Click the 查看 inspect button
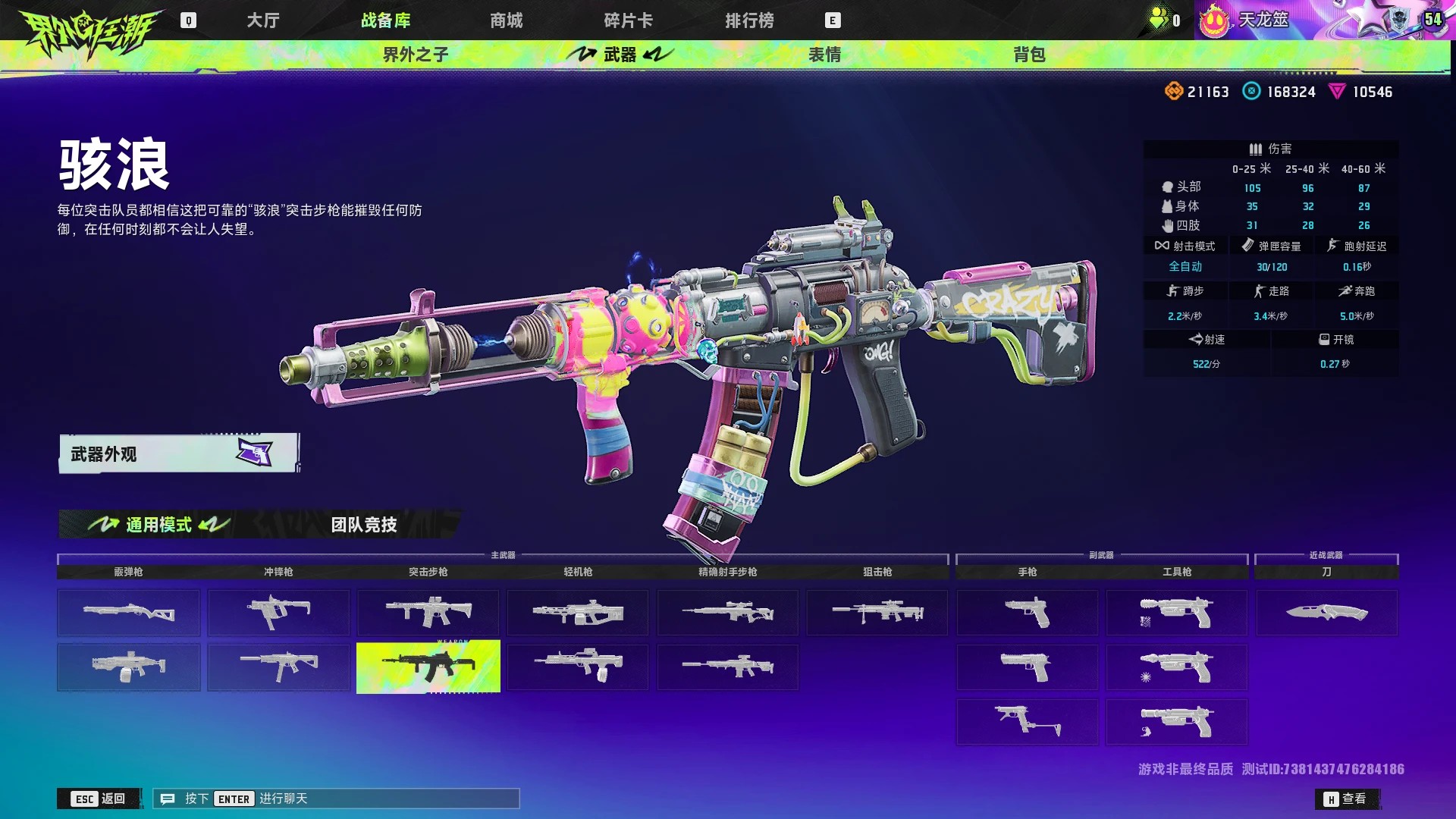 1346,799
